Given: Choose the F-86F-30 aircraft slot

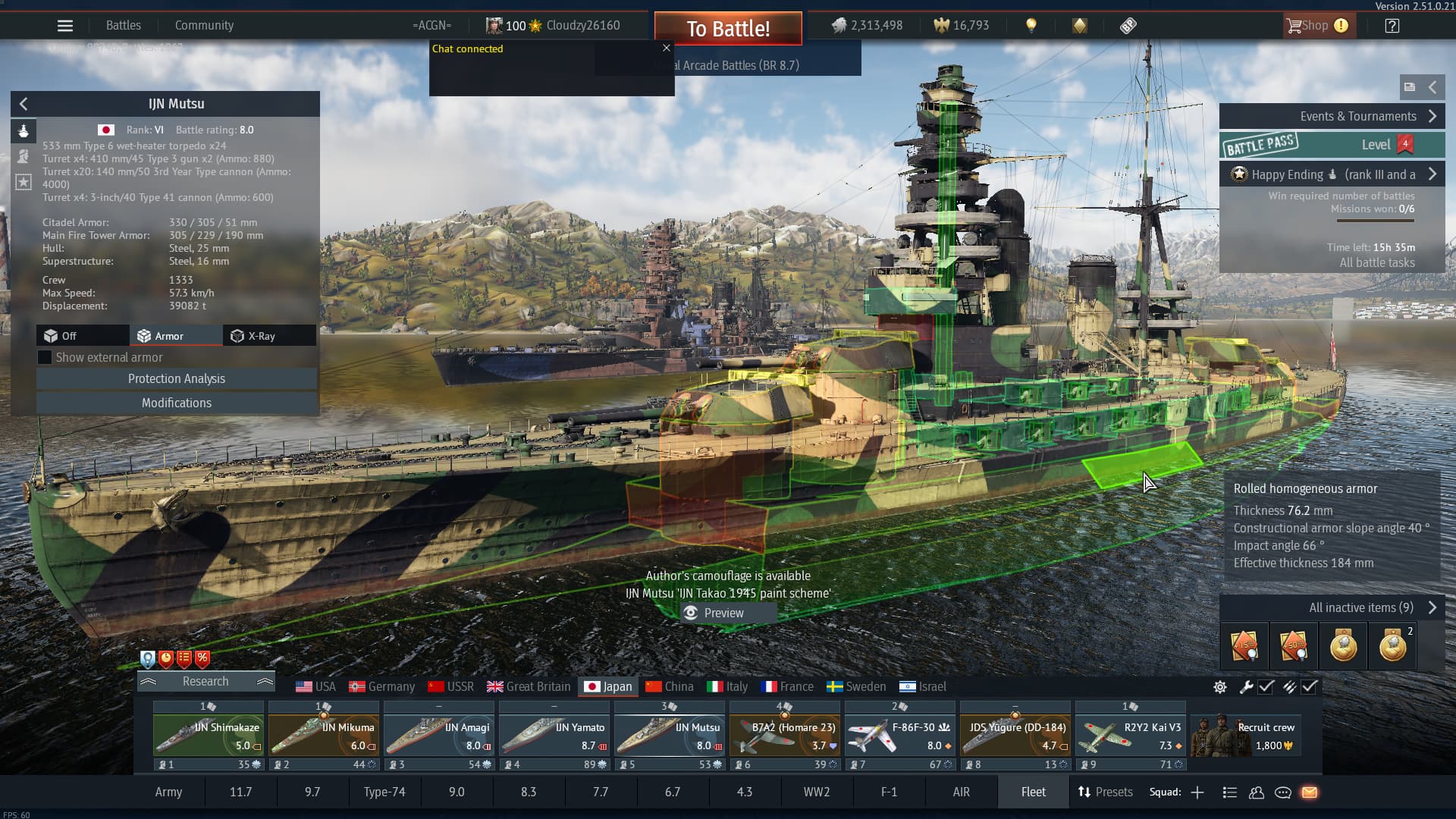Looking at the screenshot, I should [x=900, y=736].
